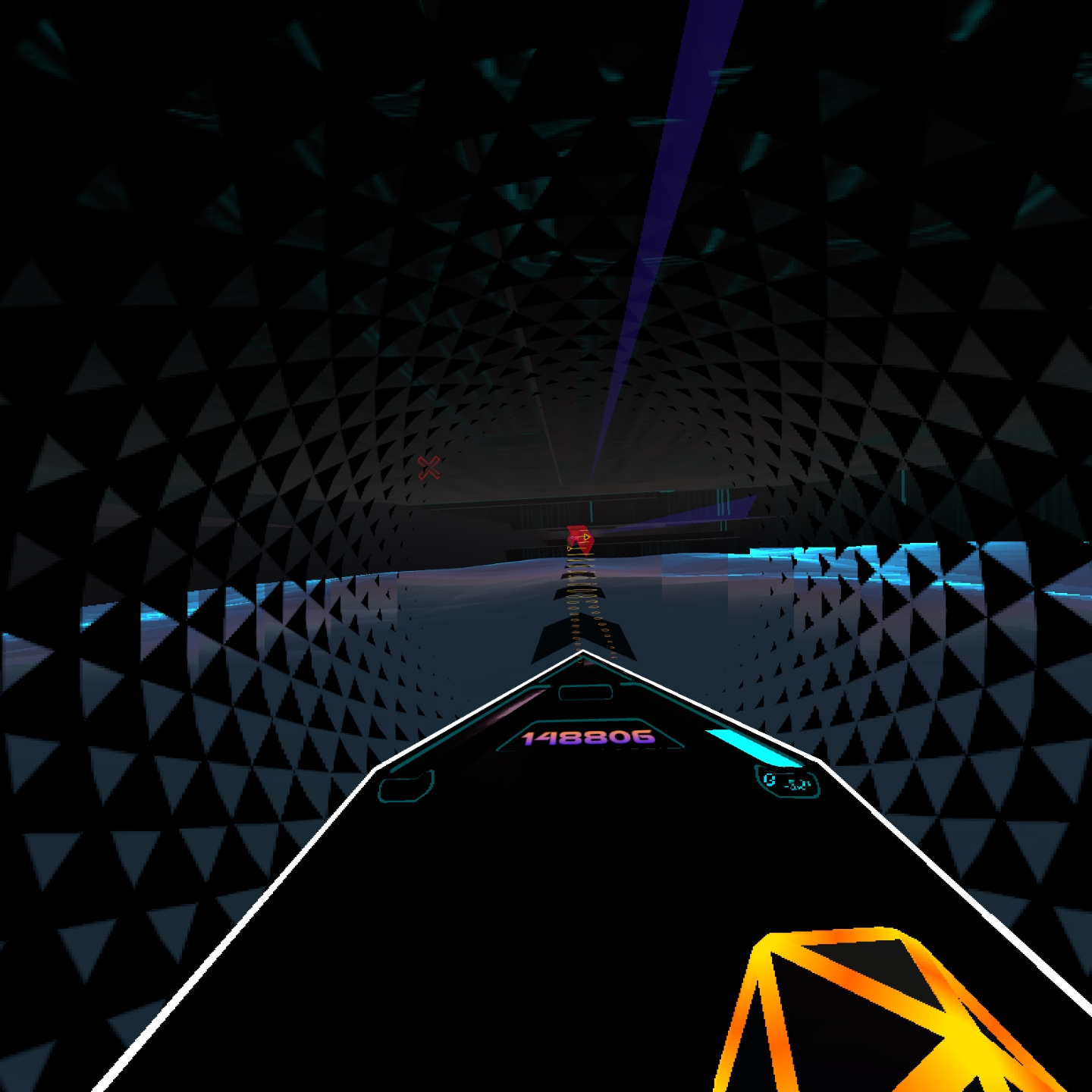Image resolution: width=1092 pixels, height=1092 pixels.
Task: Tap the small gauge icon beside the -3.2 readout
Action: tap(769, 780)
